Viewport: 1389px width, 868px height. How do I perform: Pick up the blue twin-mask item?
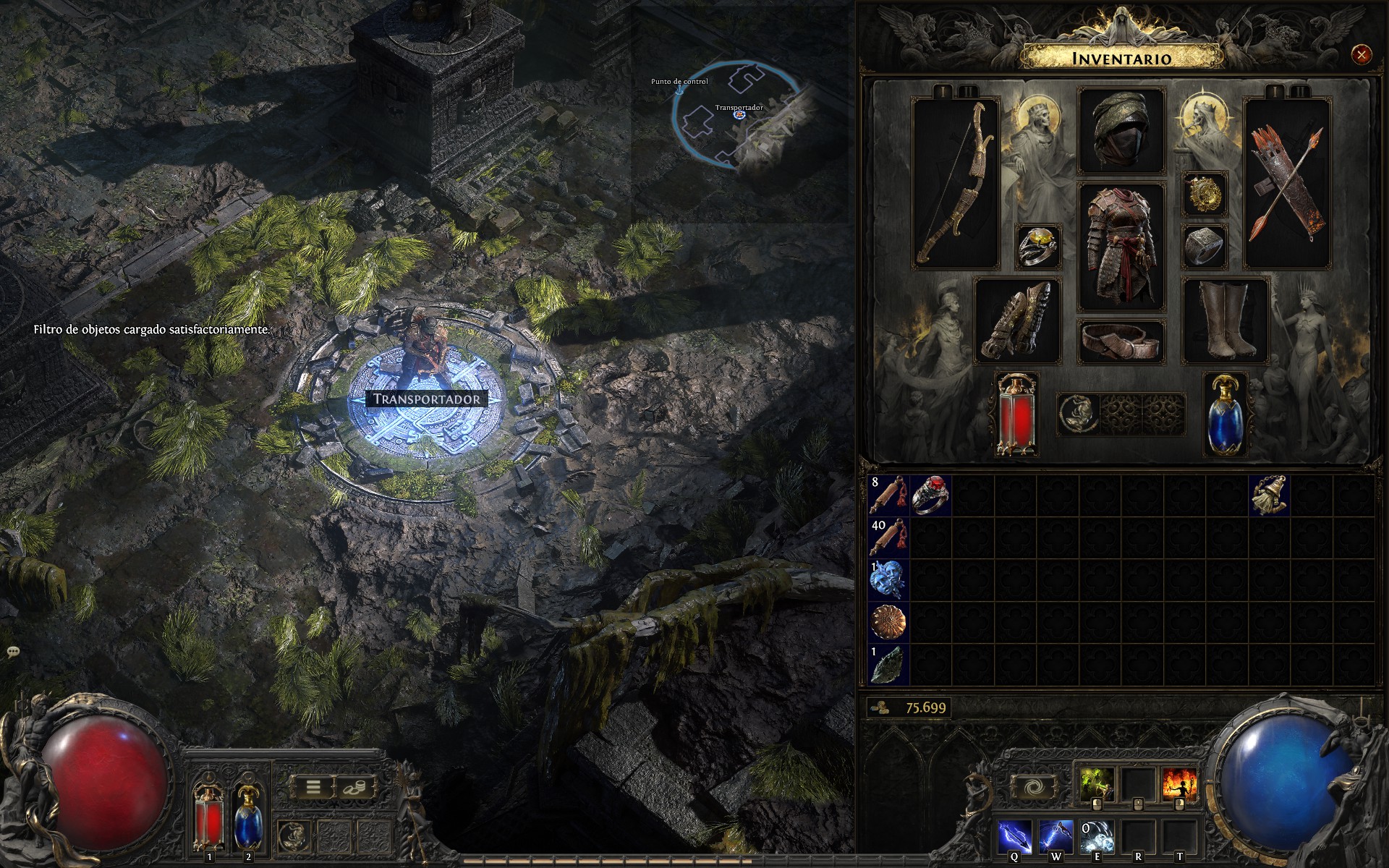(889, 579)
